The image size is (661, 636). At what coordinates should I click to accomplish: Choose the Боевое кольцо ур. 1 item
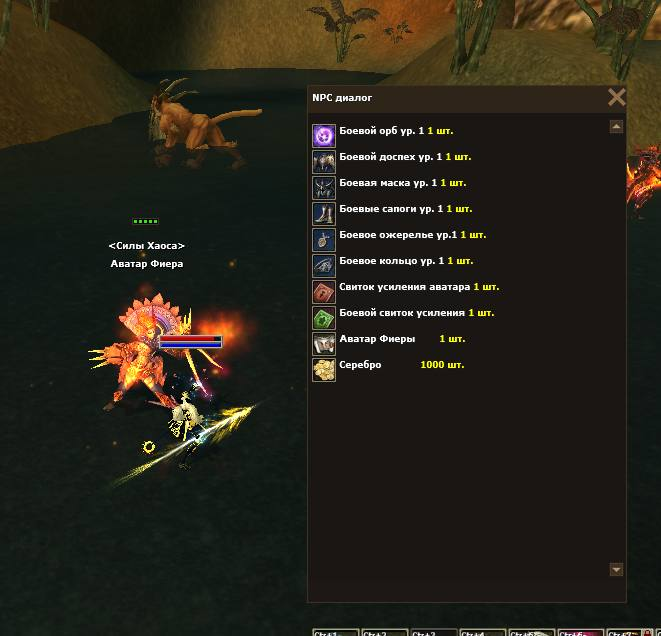[394, 261]
